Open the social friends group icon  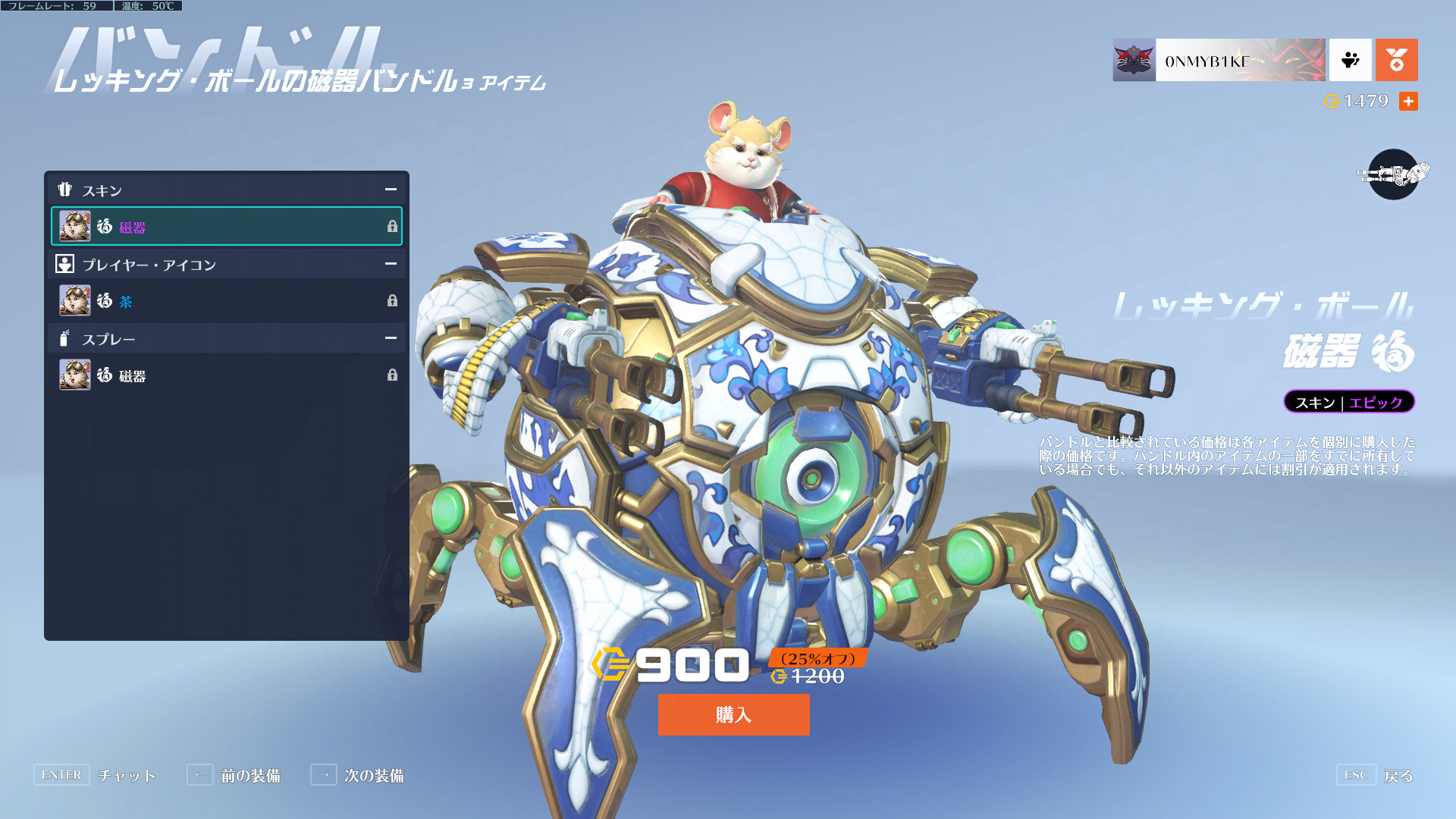(1350, 60)
